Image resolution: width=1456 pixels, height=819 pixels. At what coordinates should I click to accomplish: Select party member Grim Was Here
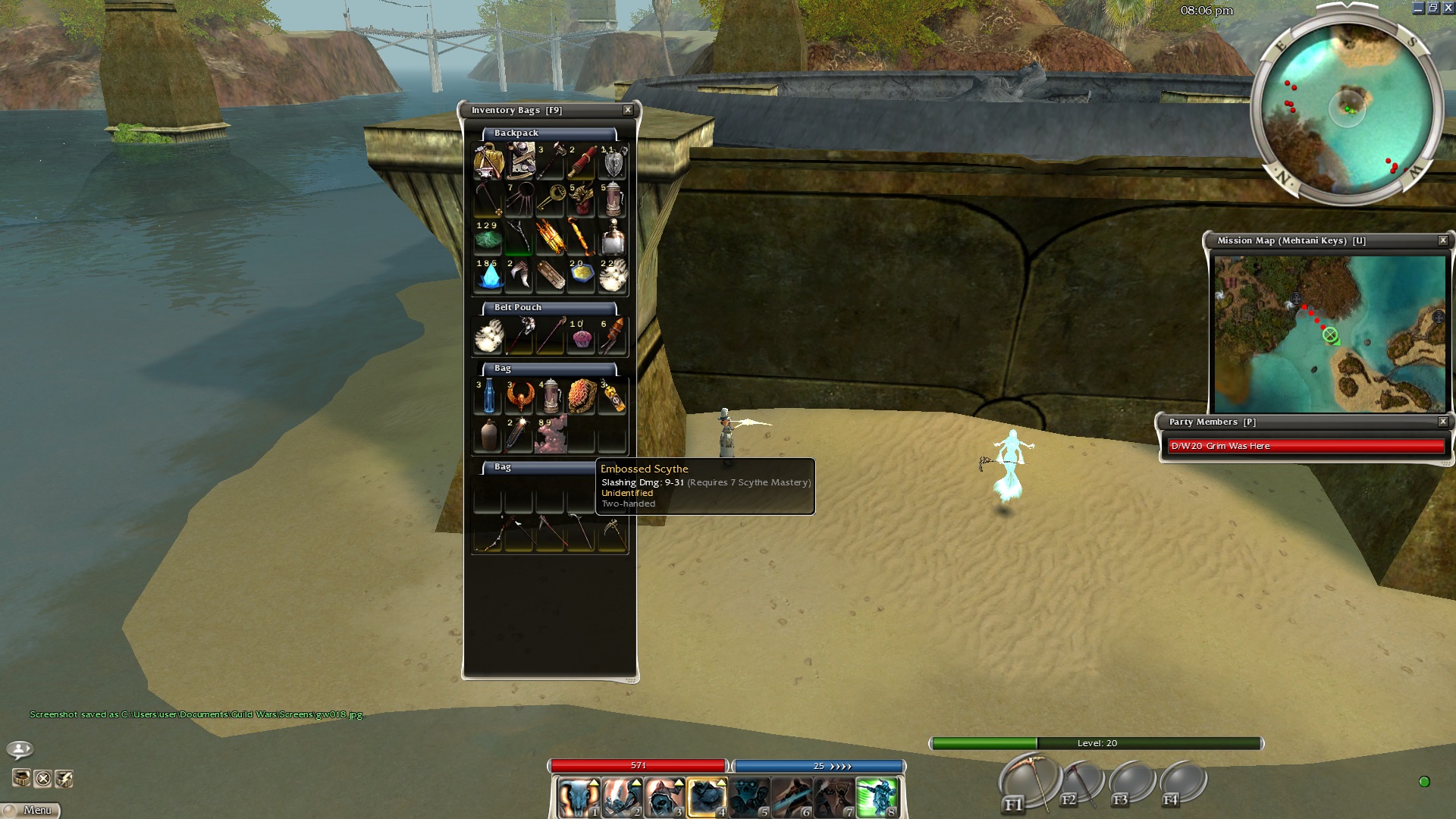pos(1306,446)
